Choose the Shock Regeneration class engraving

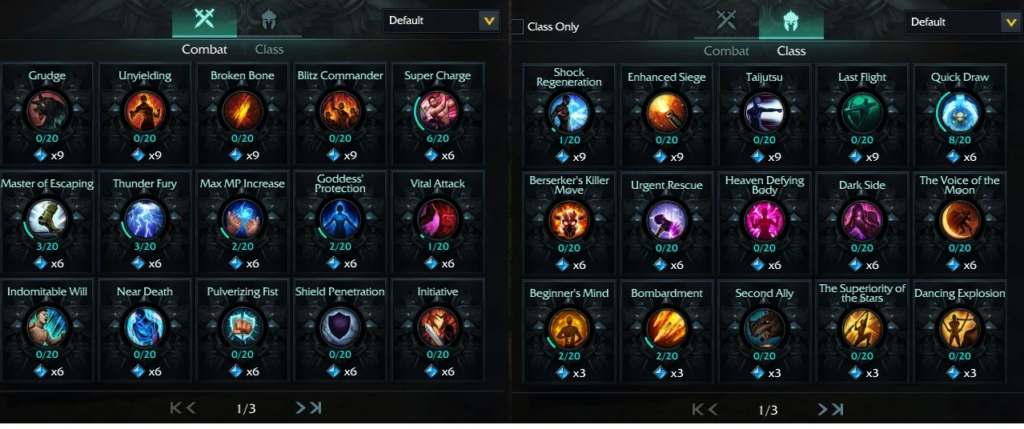(x=569, y=113)
